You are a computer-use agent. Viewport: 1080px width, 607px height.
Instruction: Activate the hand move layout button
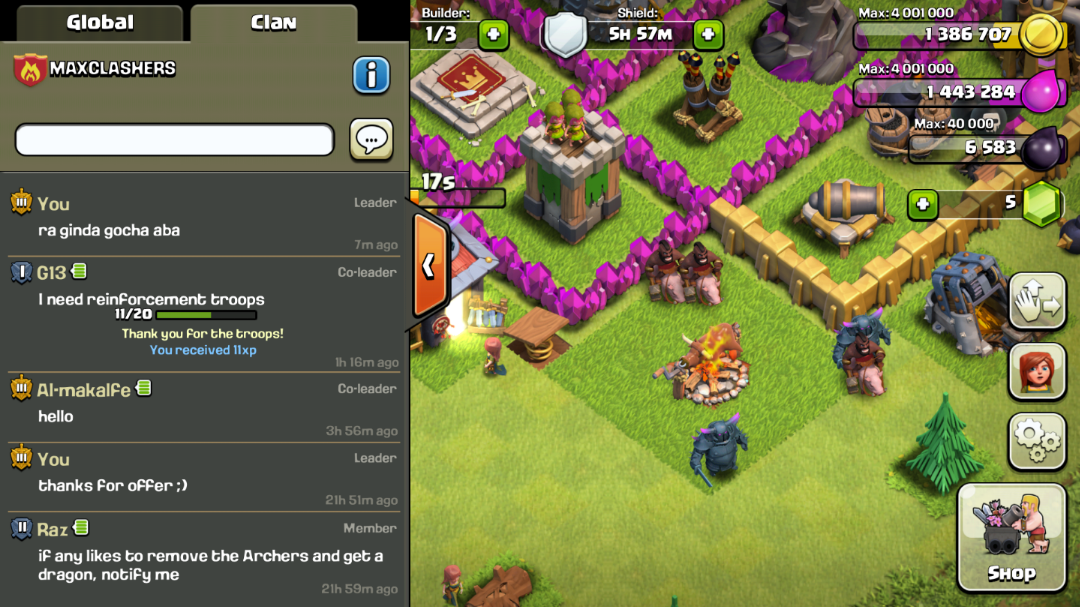click(x=1036, y=300)
